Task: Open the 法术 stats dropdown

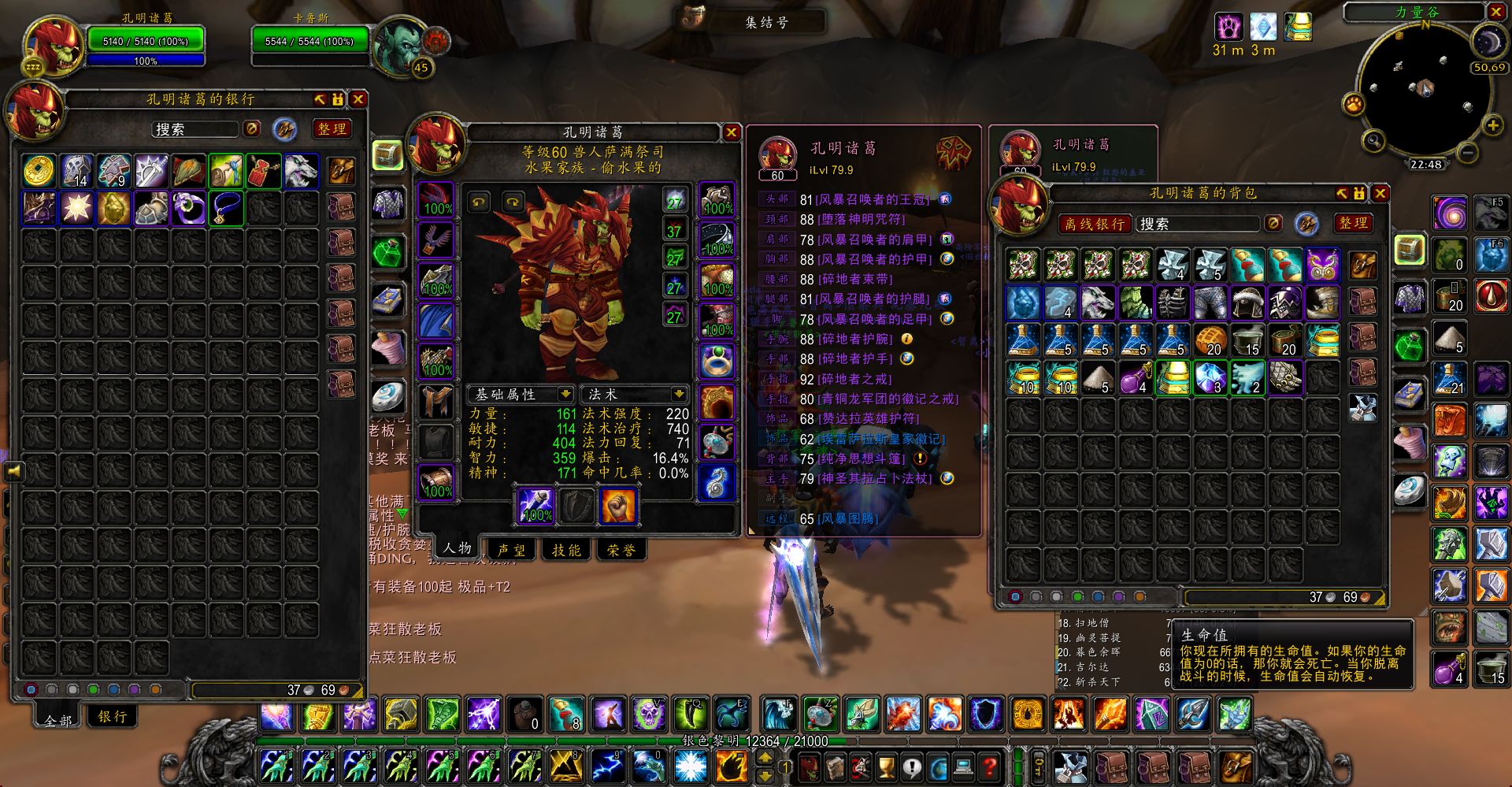Action: click(678, 394)
